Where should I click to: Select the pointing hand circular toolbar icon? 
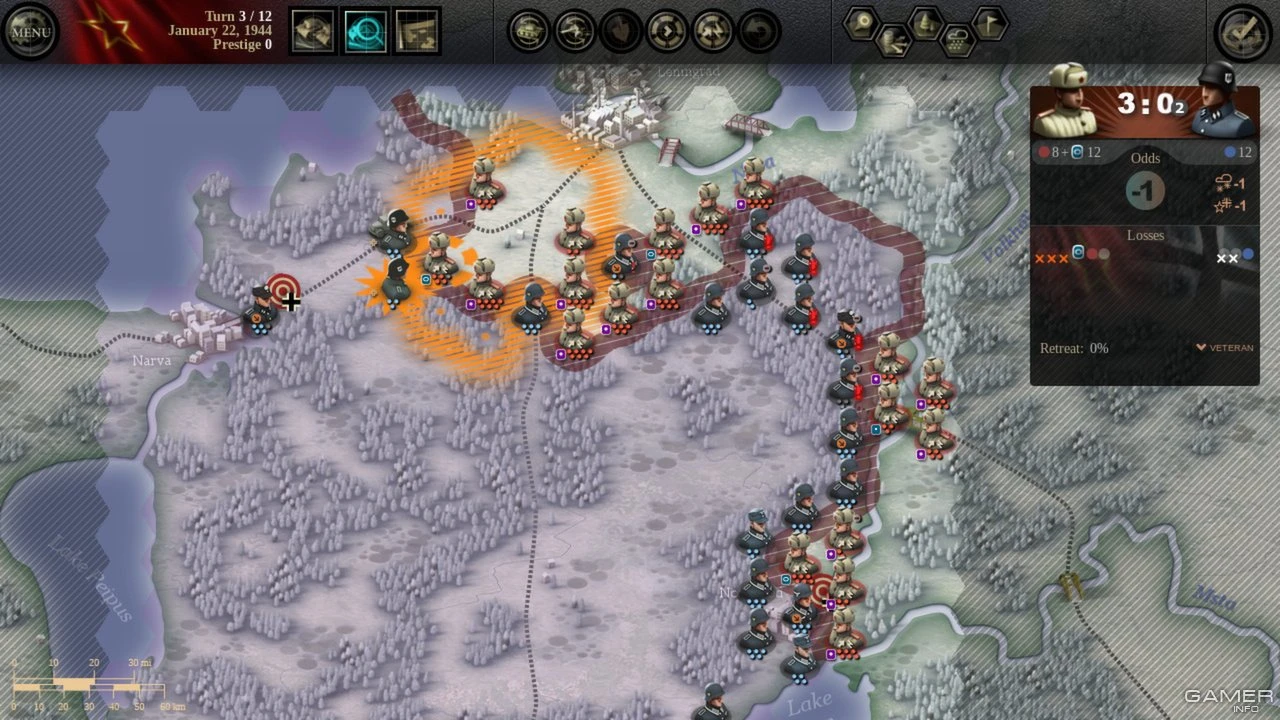click(x=621, y=30)
